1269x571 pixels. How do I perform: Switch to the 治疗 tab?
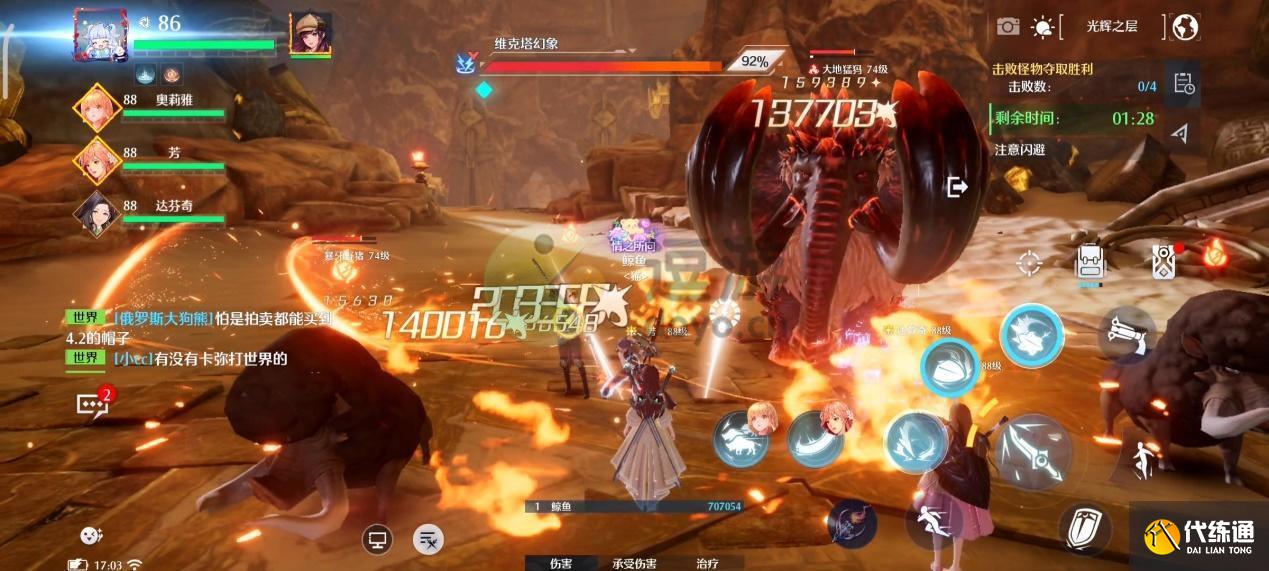707,563
